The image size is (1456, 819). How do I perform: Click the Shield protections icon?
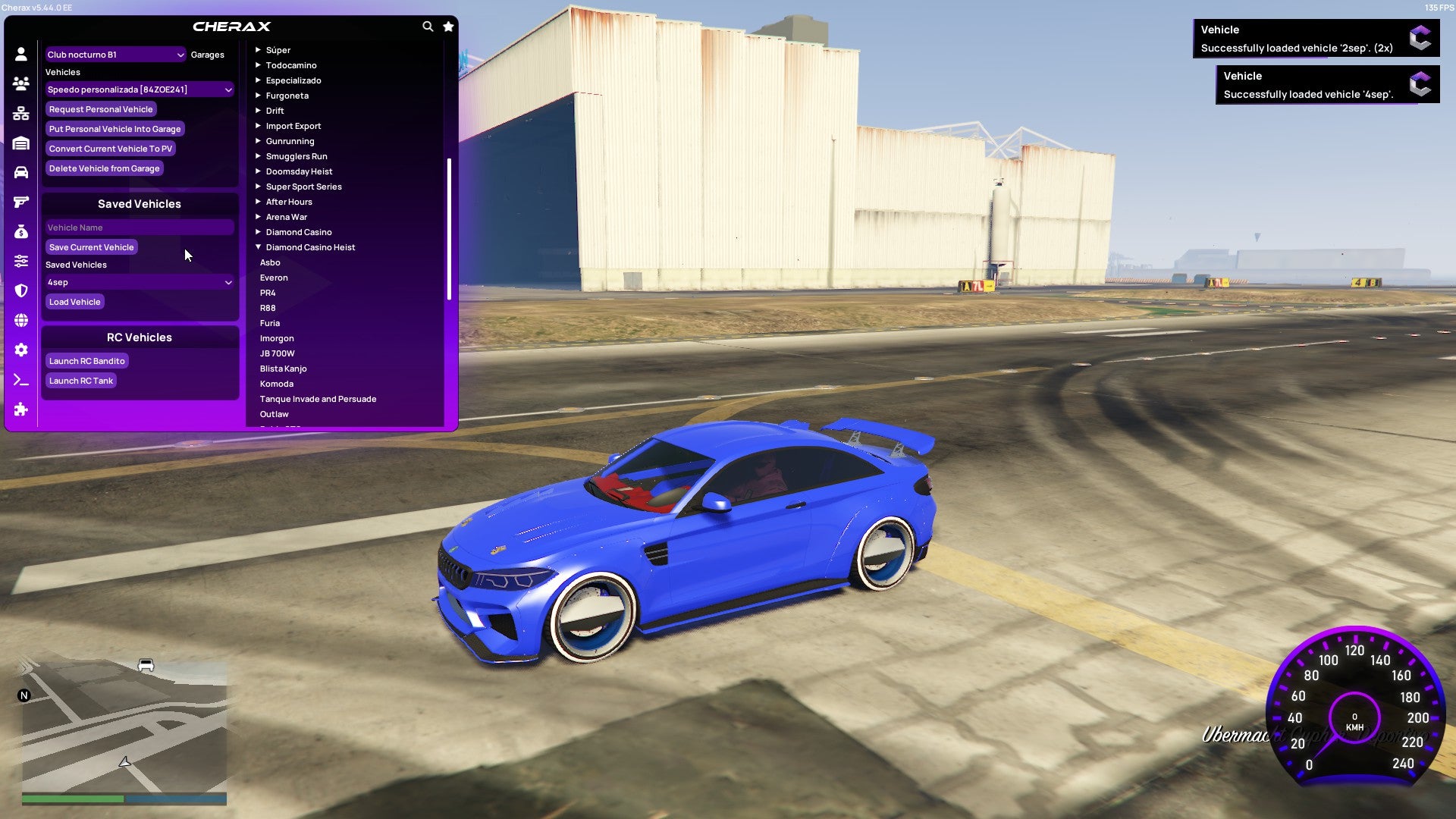click(x=21, y=290)
